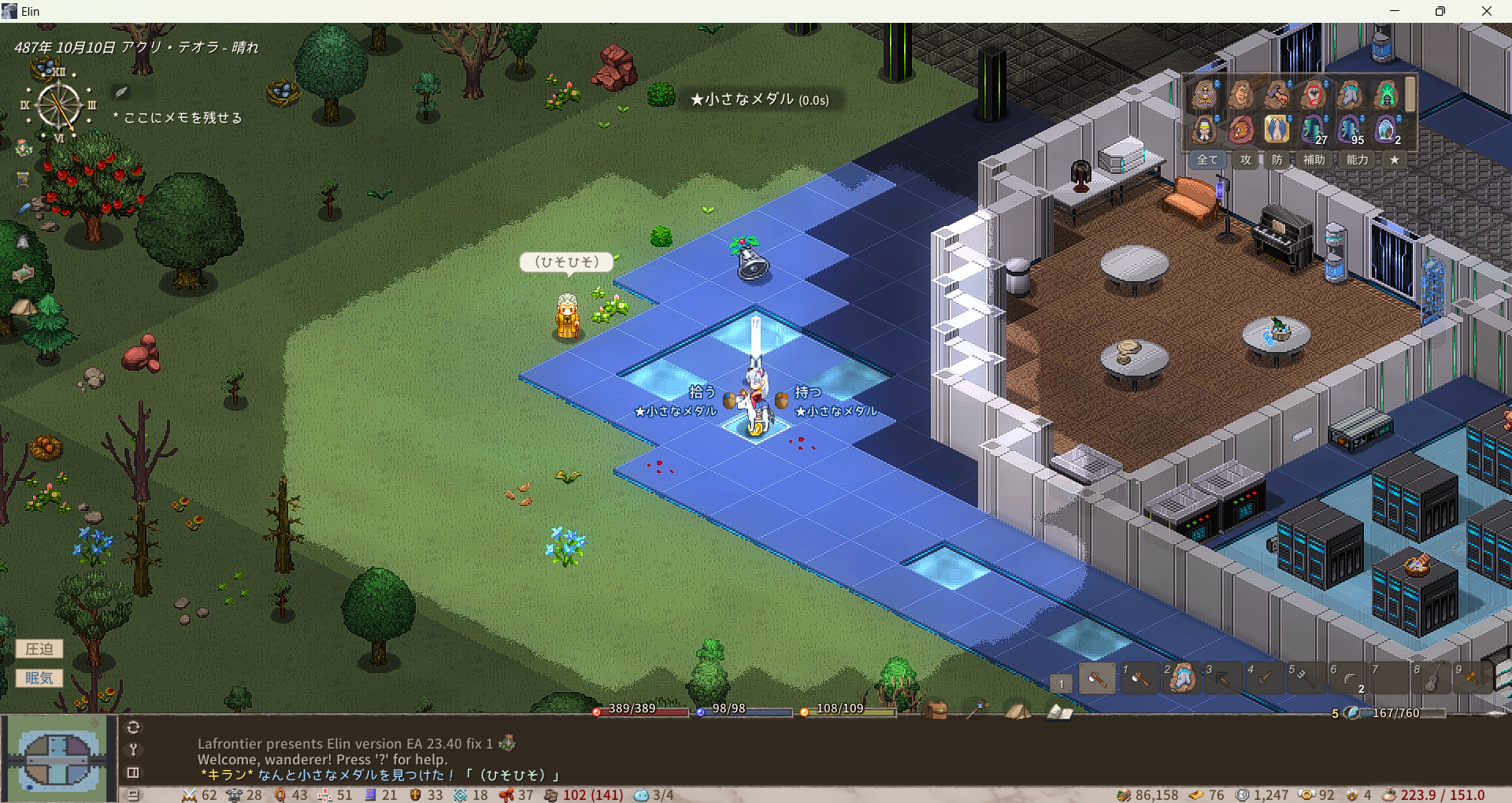Select the trident hoe in hotbar slot 5
This screenshot has height=803, width=1512.
tap(1306, 678)
